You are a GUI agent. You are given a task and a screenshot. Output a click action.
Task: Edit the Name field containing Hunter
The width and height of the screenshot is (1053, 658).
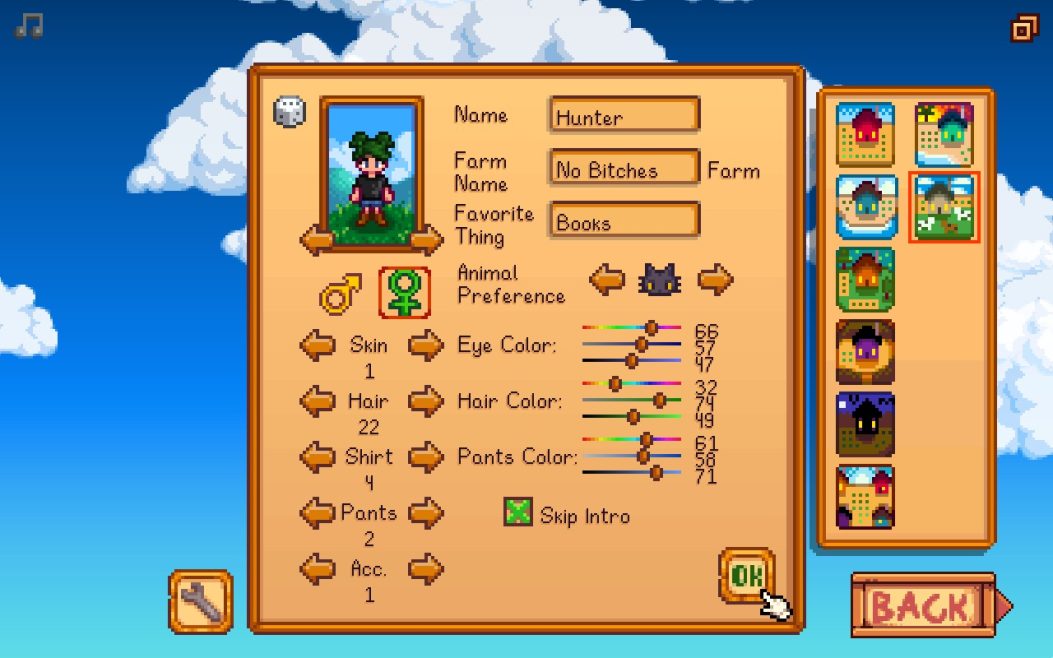point(624,116)
